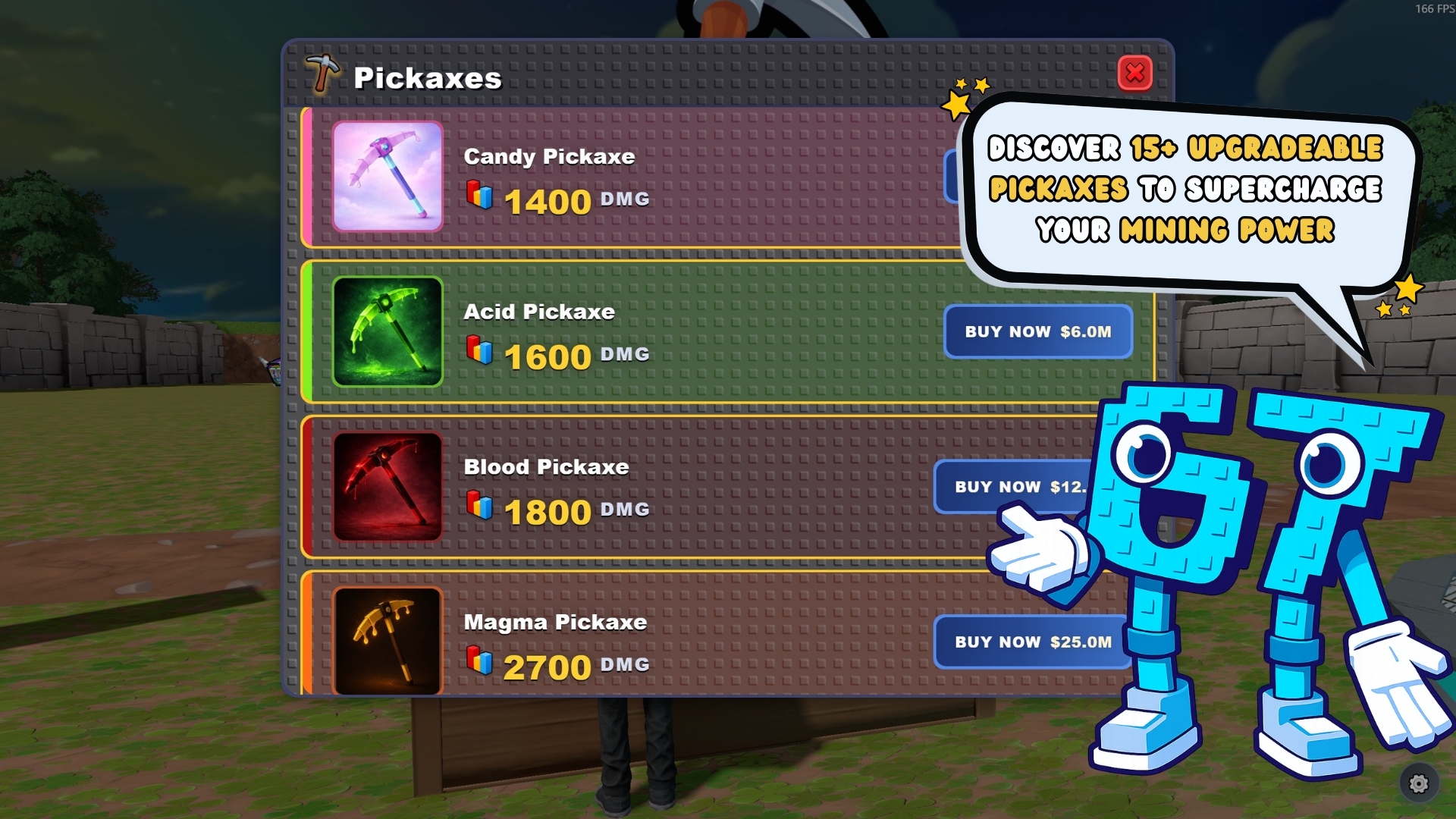Open settings with the gear icon
This screenshot has width=1456, height=819.
[x=1418, y=783]
